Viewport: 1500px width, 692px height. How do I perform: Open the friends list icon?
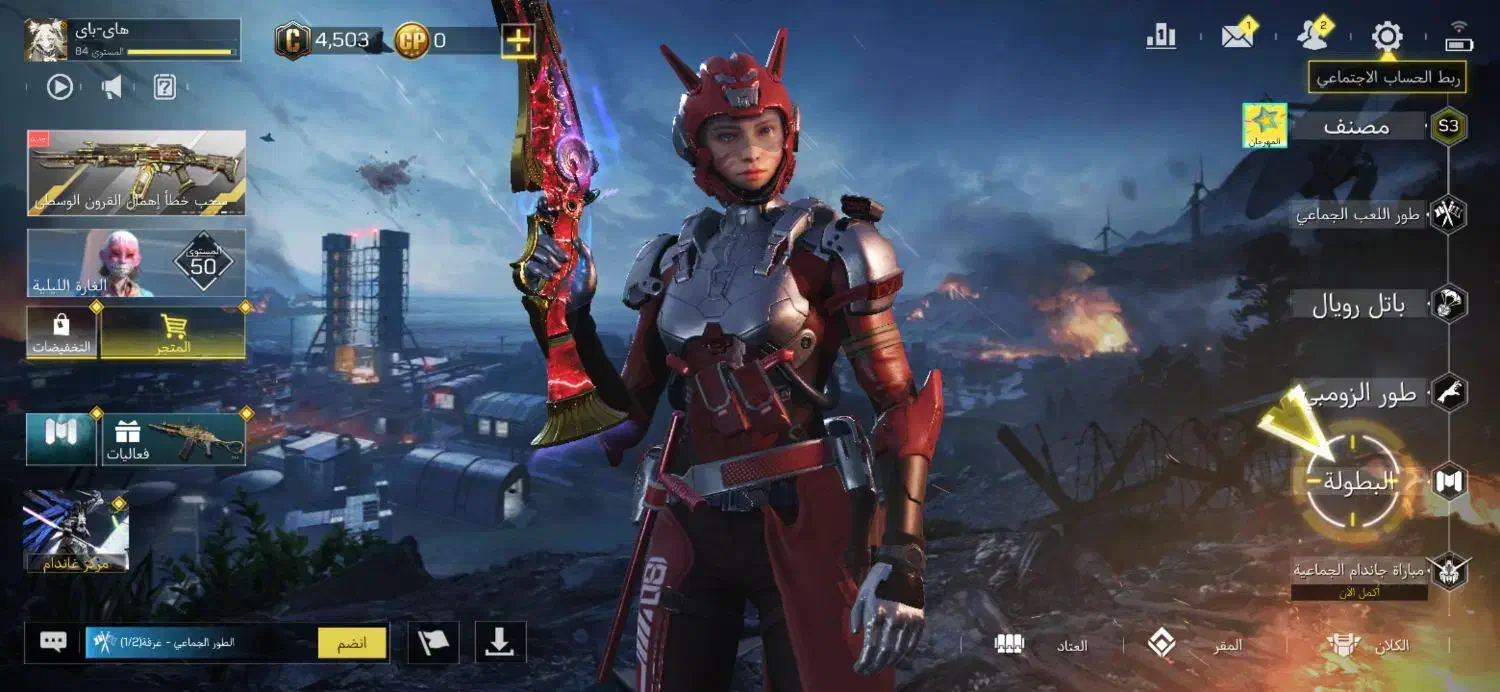point(1311,37)
